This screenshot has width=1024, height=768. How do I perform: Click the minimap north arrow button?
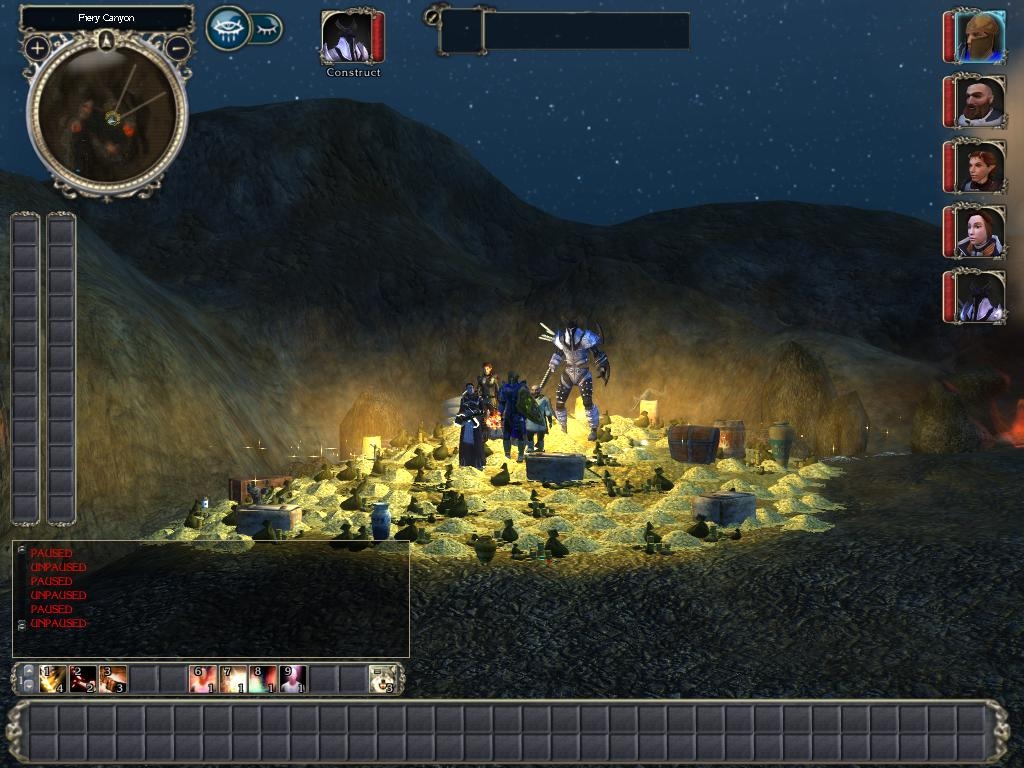coord(107,40)
